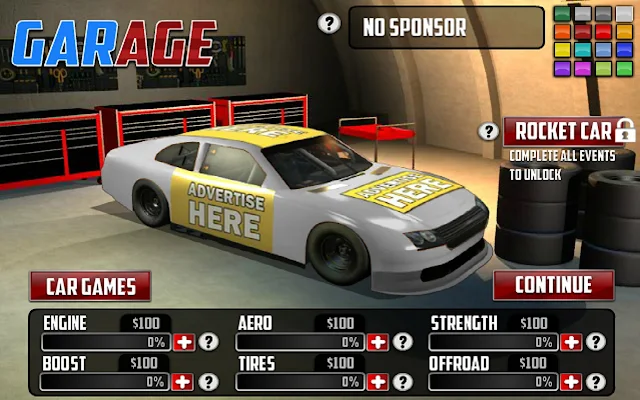Upgrade the Offroad stat
Viewport: 640px width, 400px height.
click(x=571, y=381)
